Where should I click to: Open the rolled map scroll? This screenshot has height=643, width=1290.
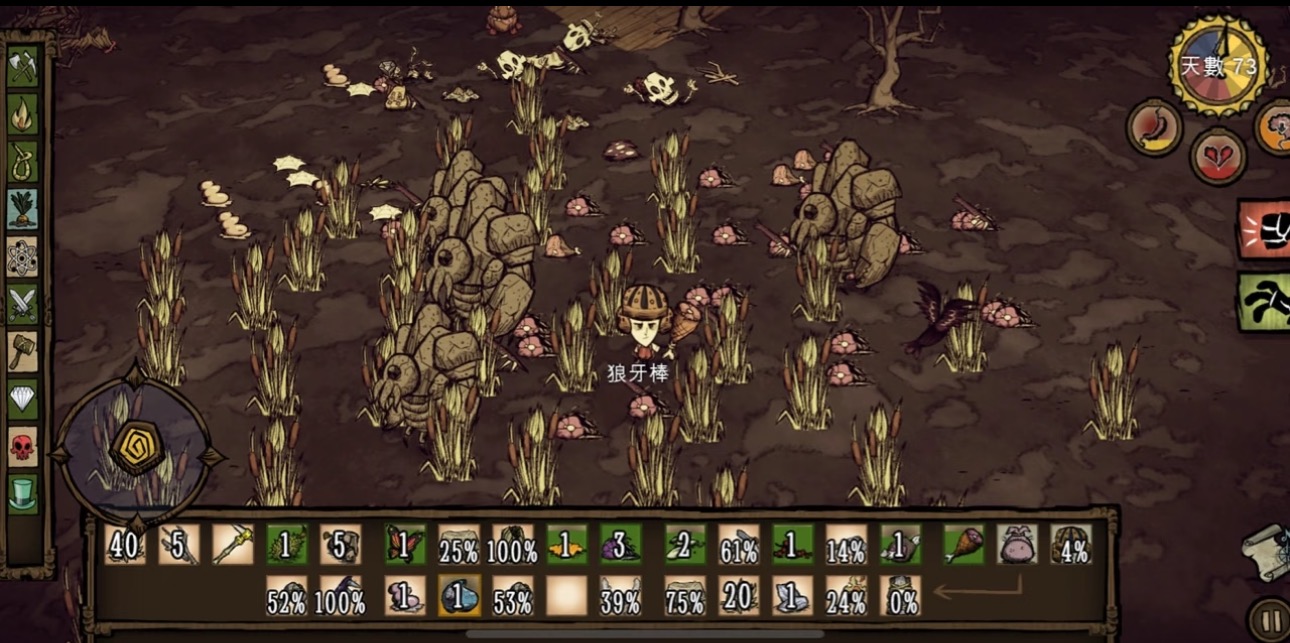click(x=1266, y=551)
